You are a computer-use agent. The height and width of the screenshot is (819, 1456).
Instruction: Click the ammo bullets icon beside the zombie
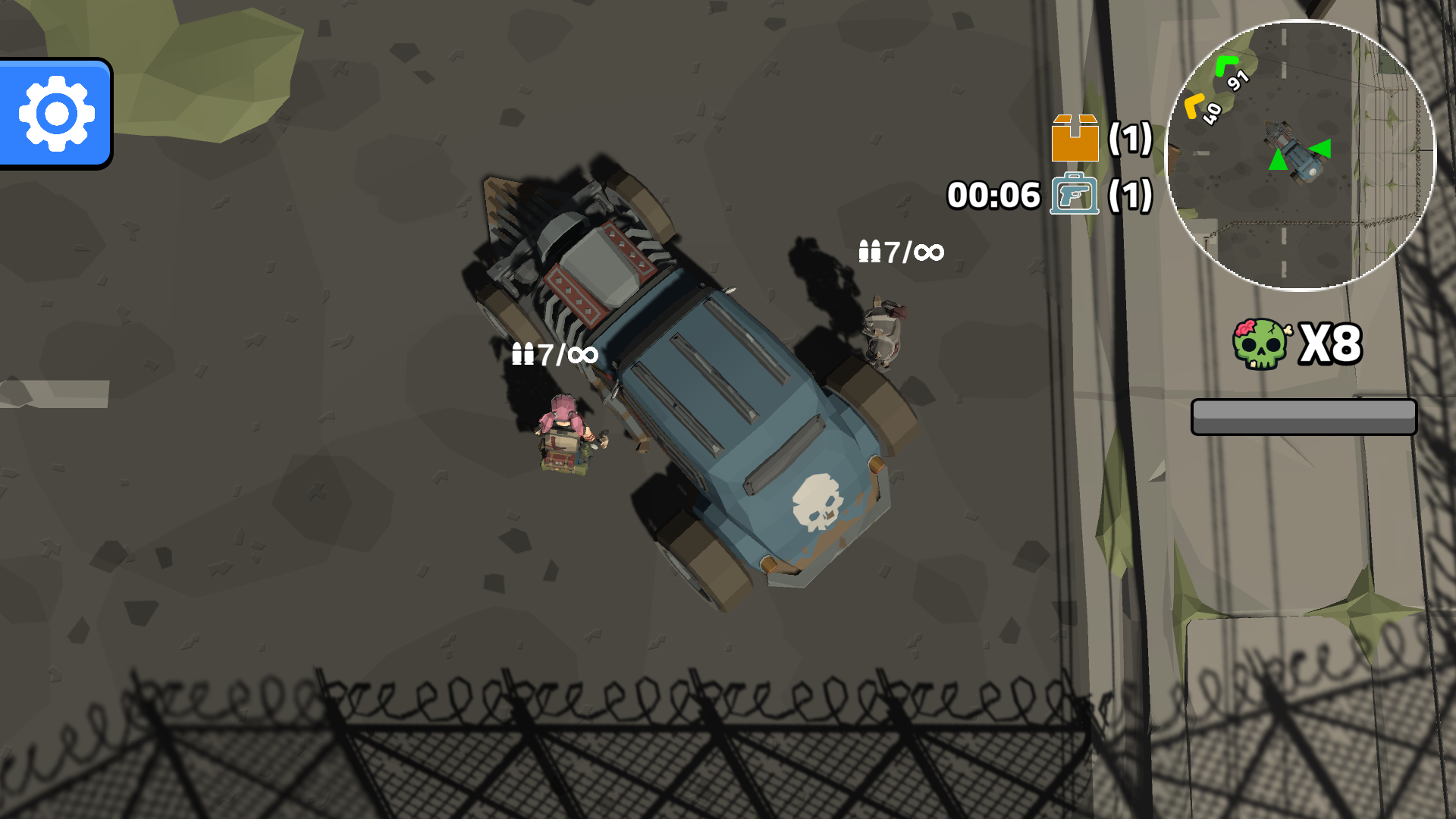click(871, 253)
